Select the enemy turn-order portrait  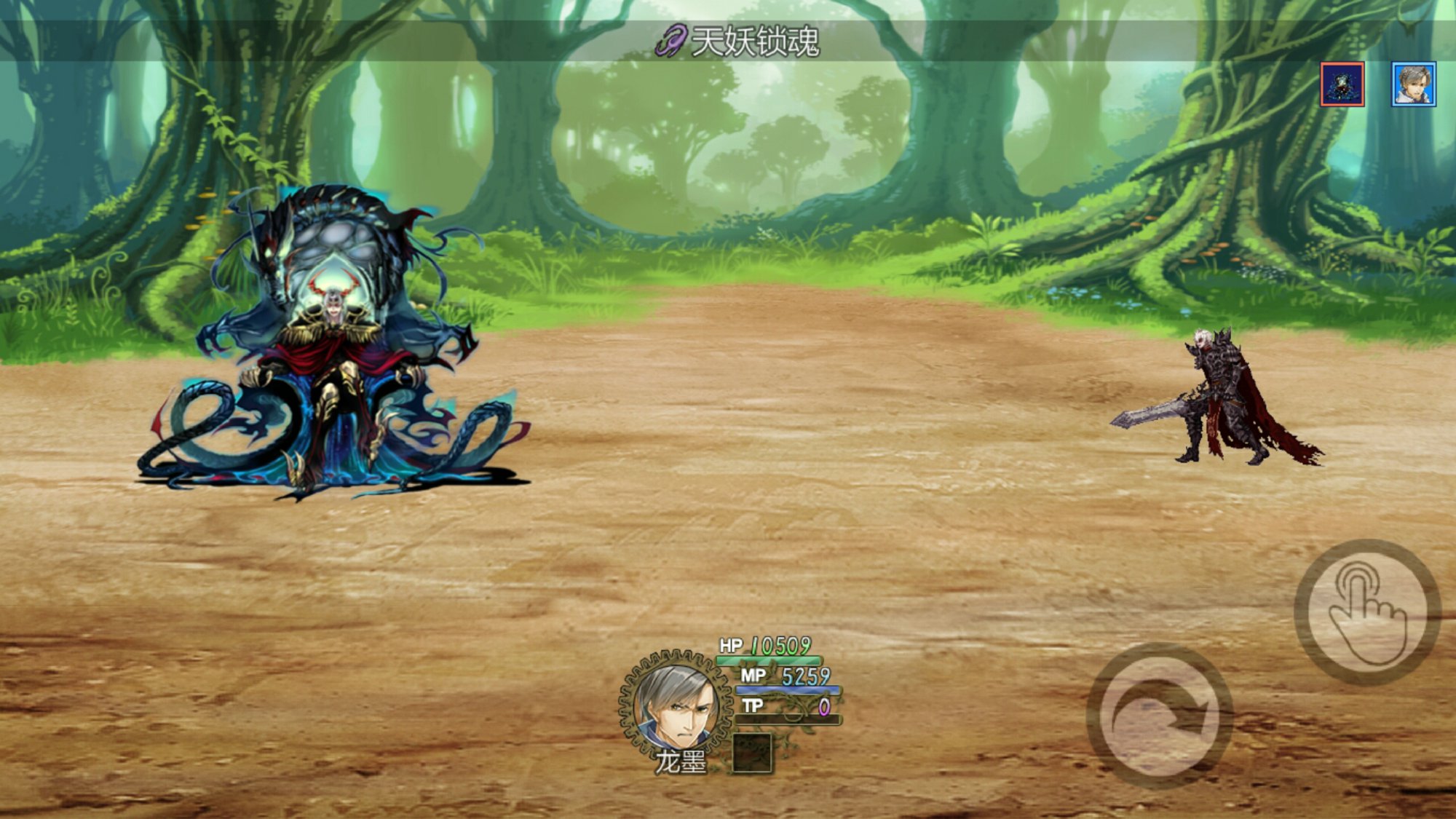[1342, 84]
